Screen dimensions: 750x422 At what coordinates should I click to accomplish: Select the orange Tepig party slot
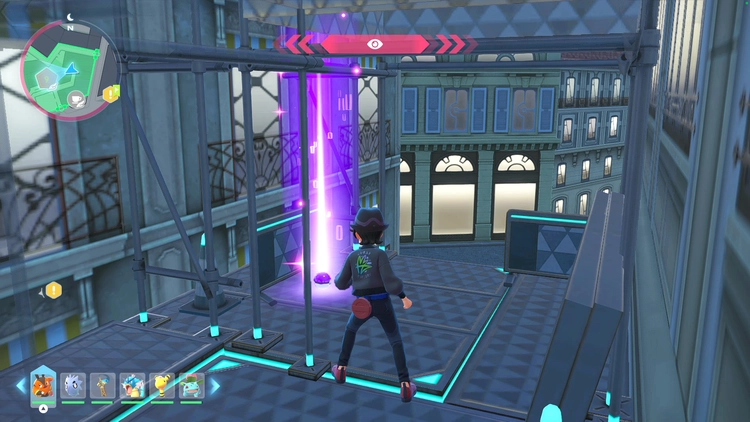(x=43, y=385)
